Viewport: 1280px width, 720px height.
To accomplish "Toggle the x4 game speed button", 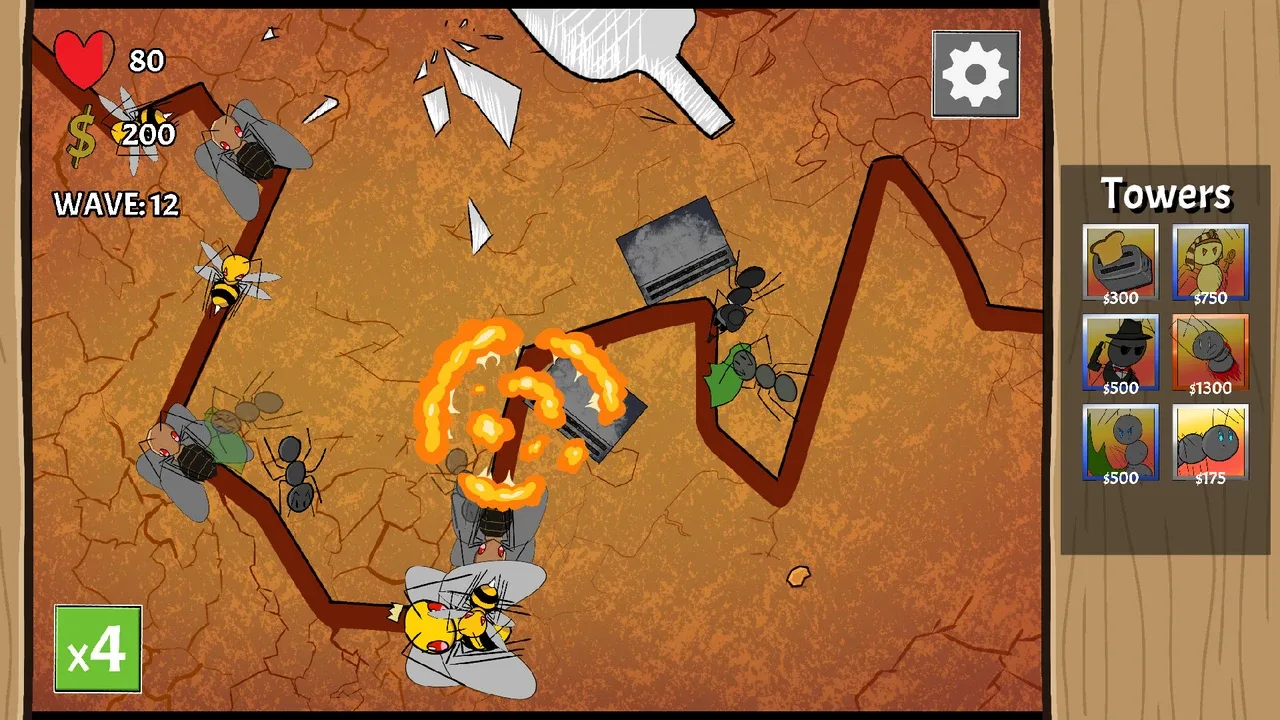I will (x=98, y=649).
